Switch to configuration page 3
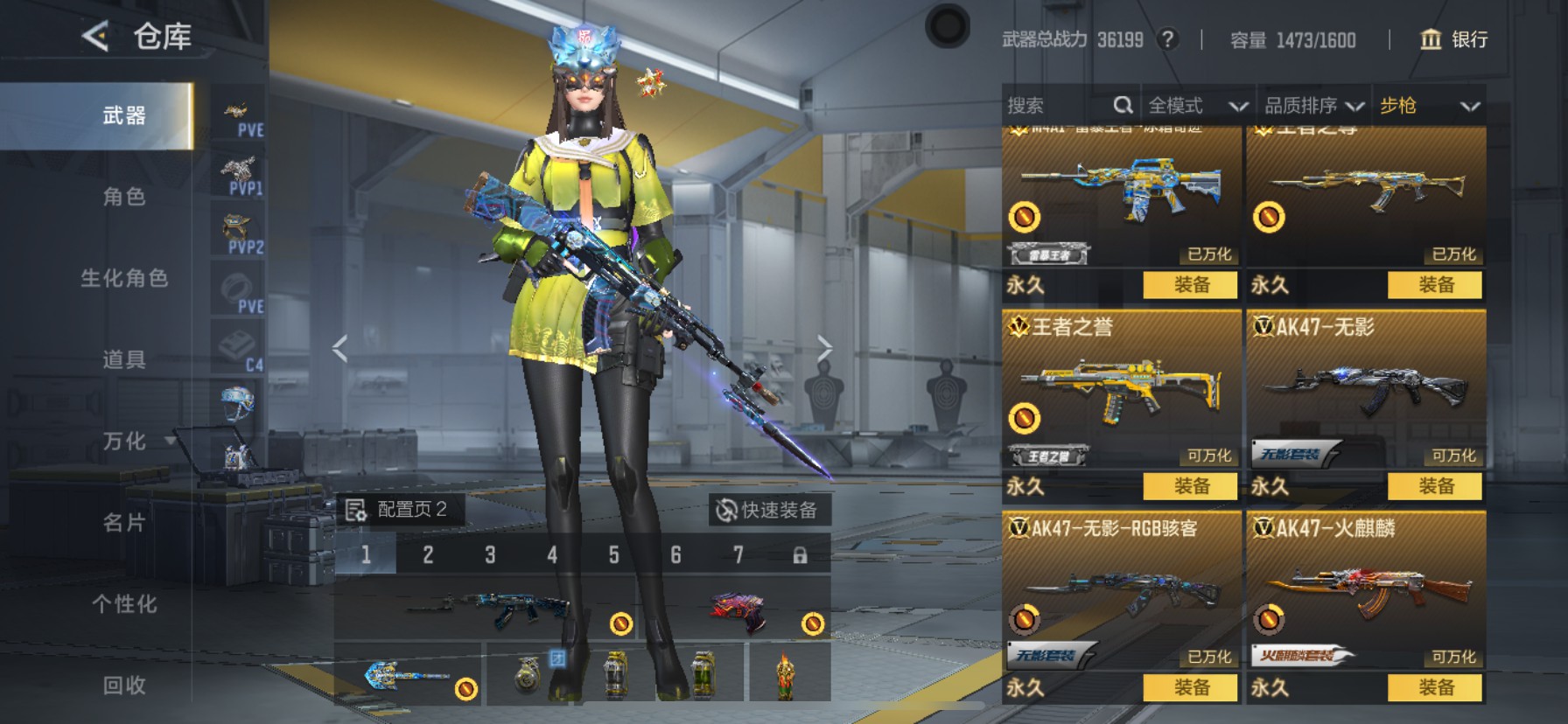Image resolution: width=1568 pixels, height=724 pixels. 490,554
